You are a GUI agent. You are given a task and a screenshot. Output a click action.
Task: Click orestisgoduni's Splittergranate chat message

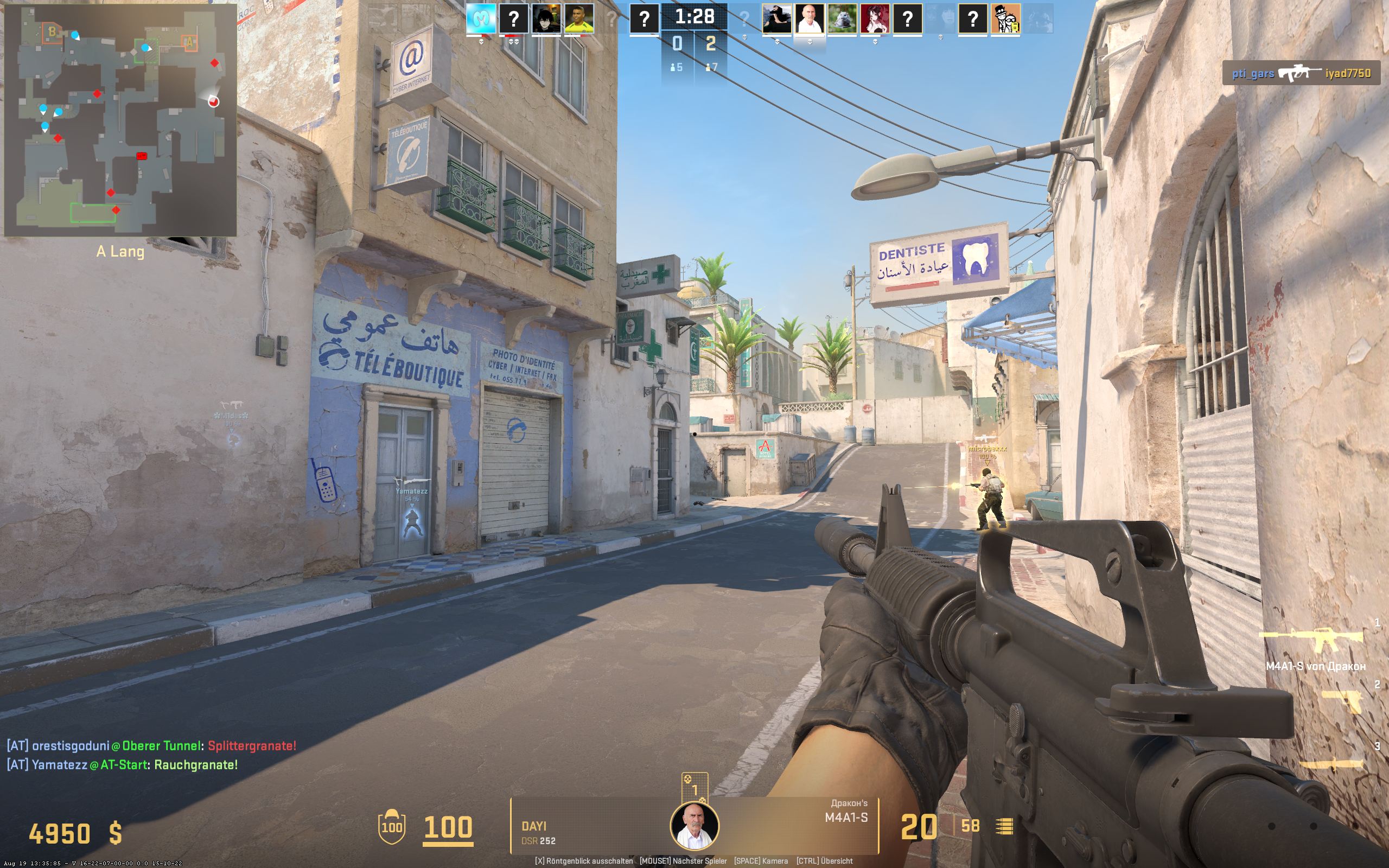(x=151, y=746)
